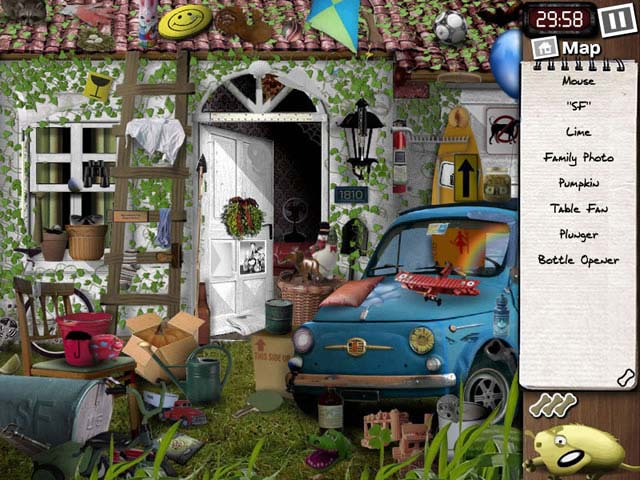Viewport: 640px width, 480px height.
Task: Click the Lime item in the list
Action: (578, 132)
